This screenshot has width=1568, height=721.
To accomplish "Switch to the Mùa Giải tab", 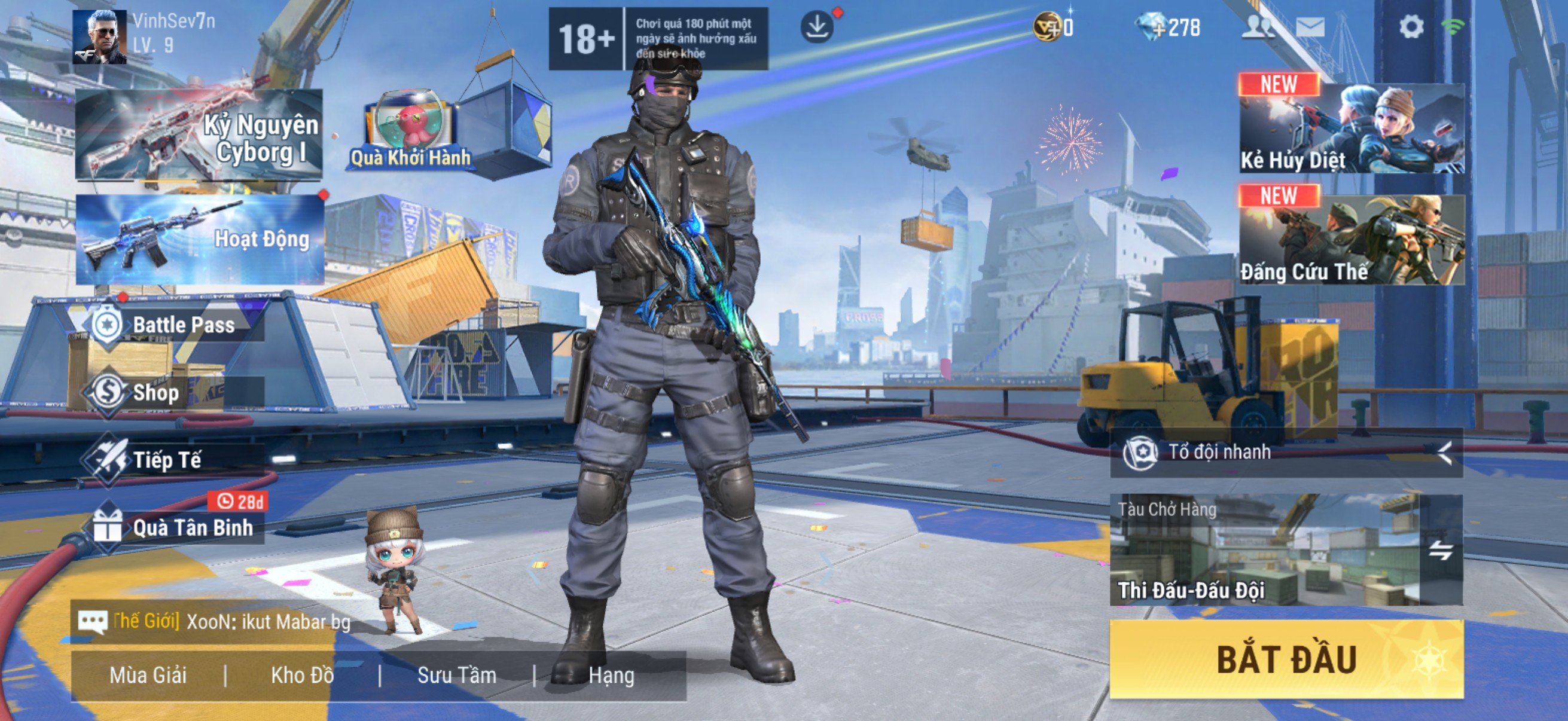I will 148,676.
